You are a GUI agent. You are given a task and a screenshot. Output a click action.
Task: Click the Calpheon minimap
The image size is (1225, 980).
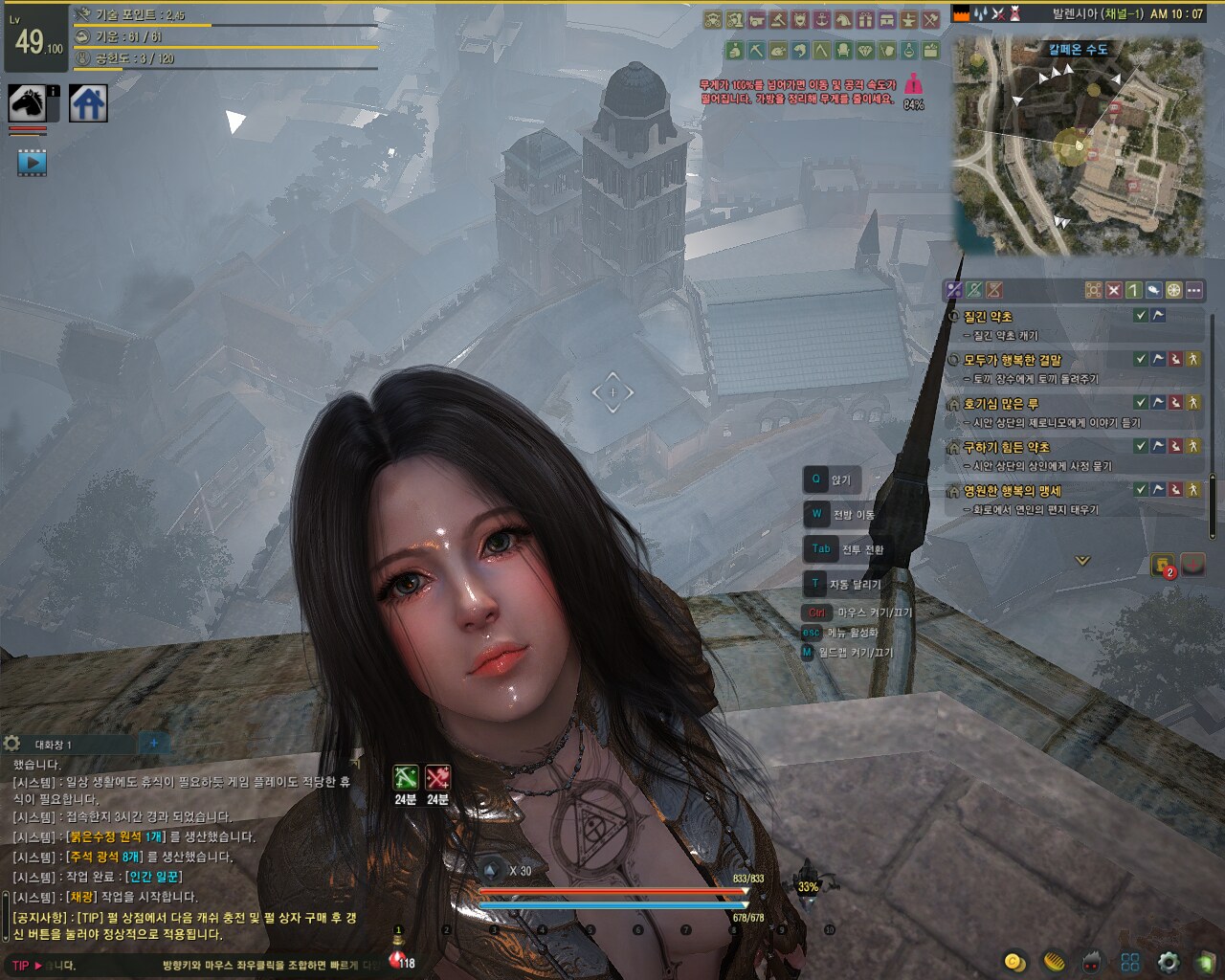(1079, 148)
